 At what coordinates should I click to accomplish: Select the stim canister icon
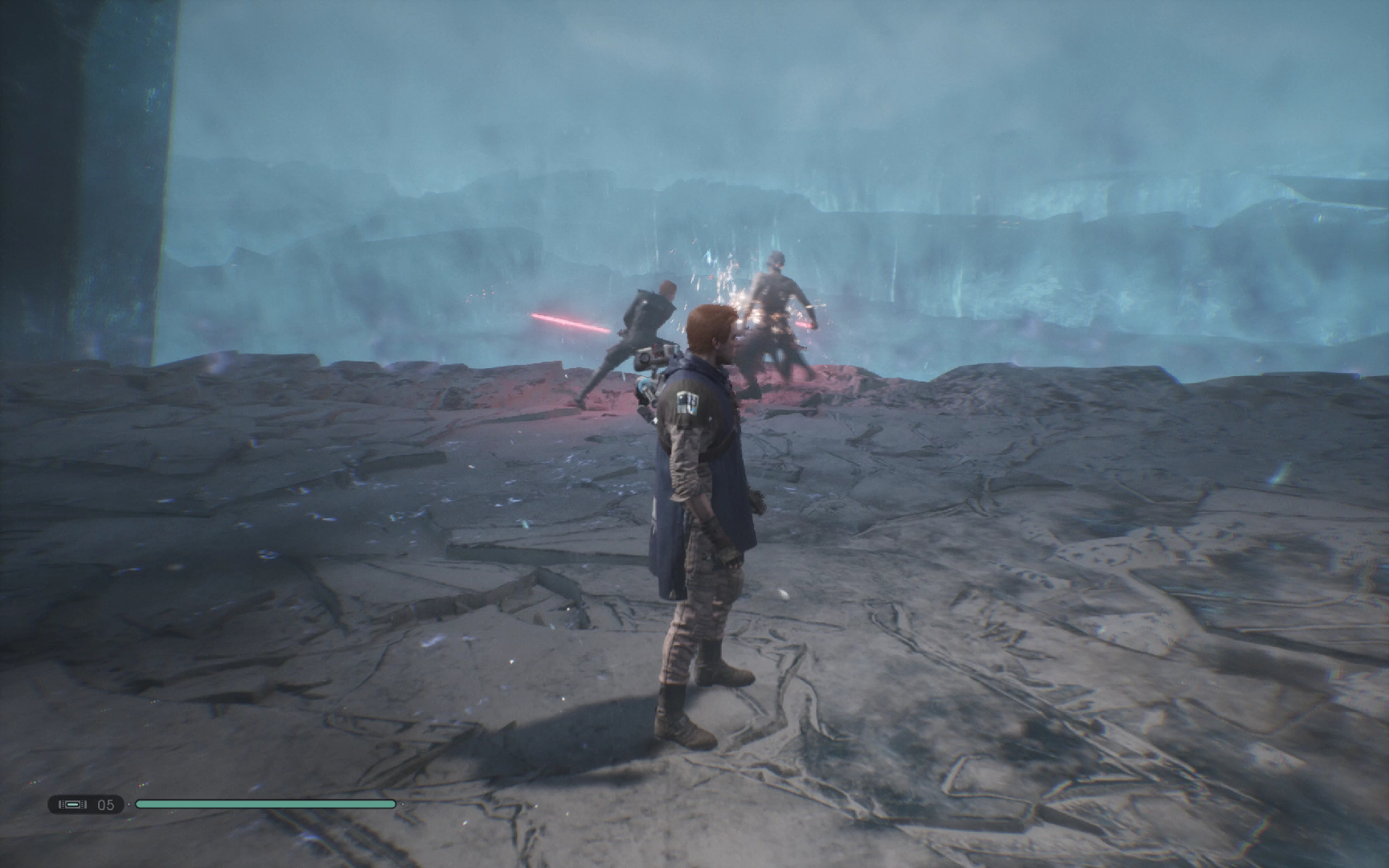click(x=73, y=805)
